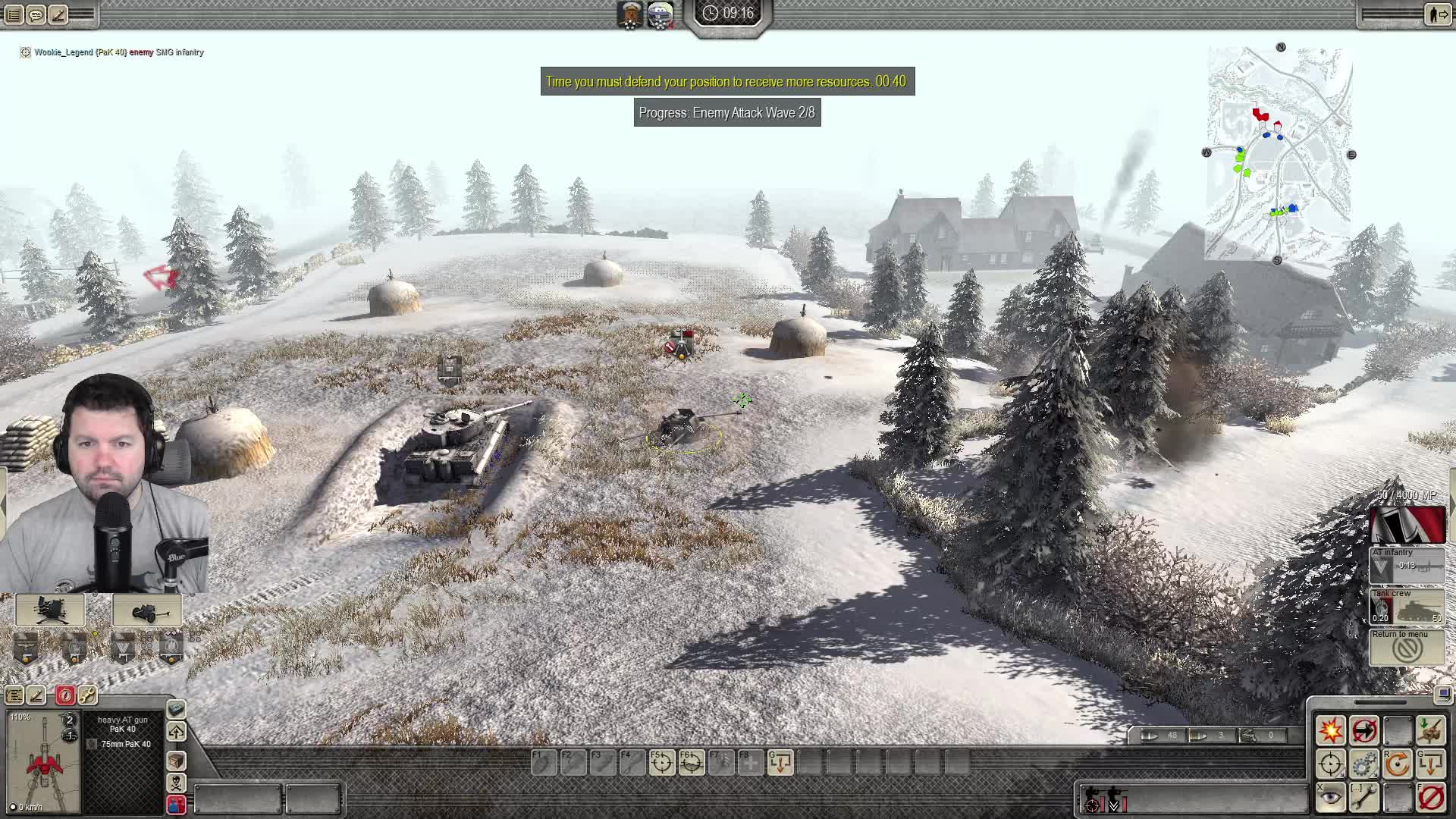Viewport: 1456px width, 819px height.
Task: Click the crosshair fire-mode icon in command panel
Action: [1330, 764]
